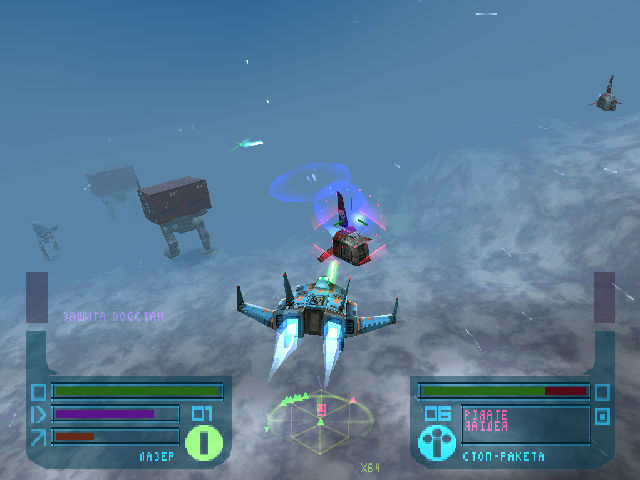
Task: Select the blue stop-missile weapon icon
Action: pos(436,442)
